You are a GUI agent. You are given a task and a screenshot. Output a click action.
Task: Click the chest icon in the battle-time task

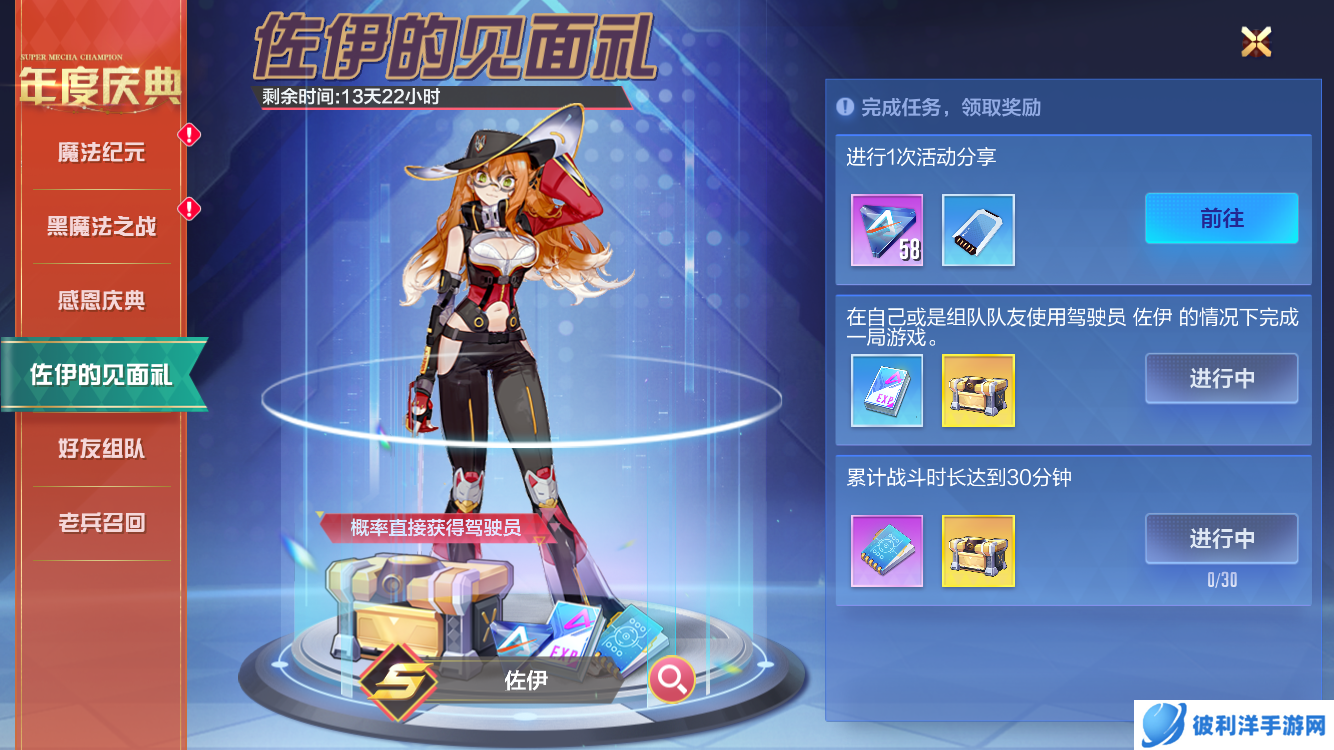977,551
